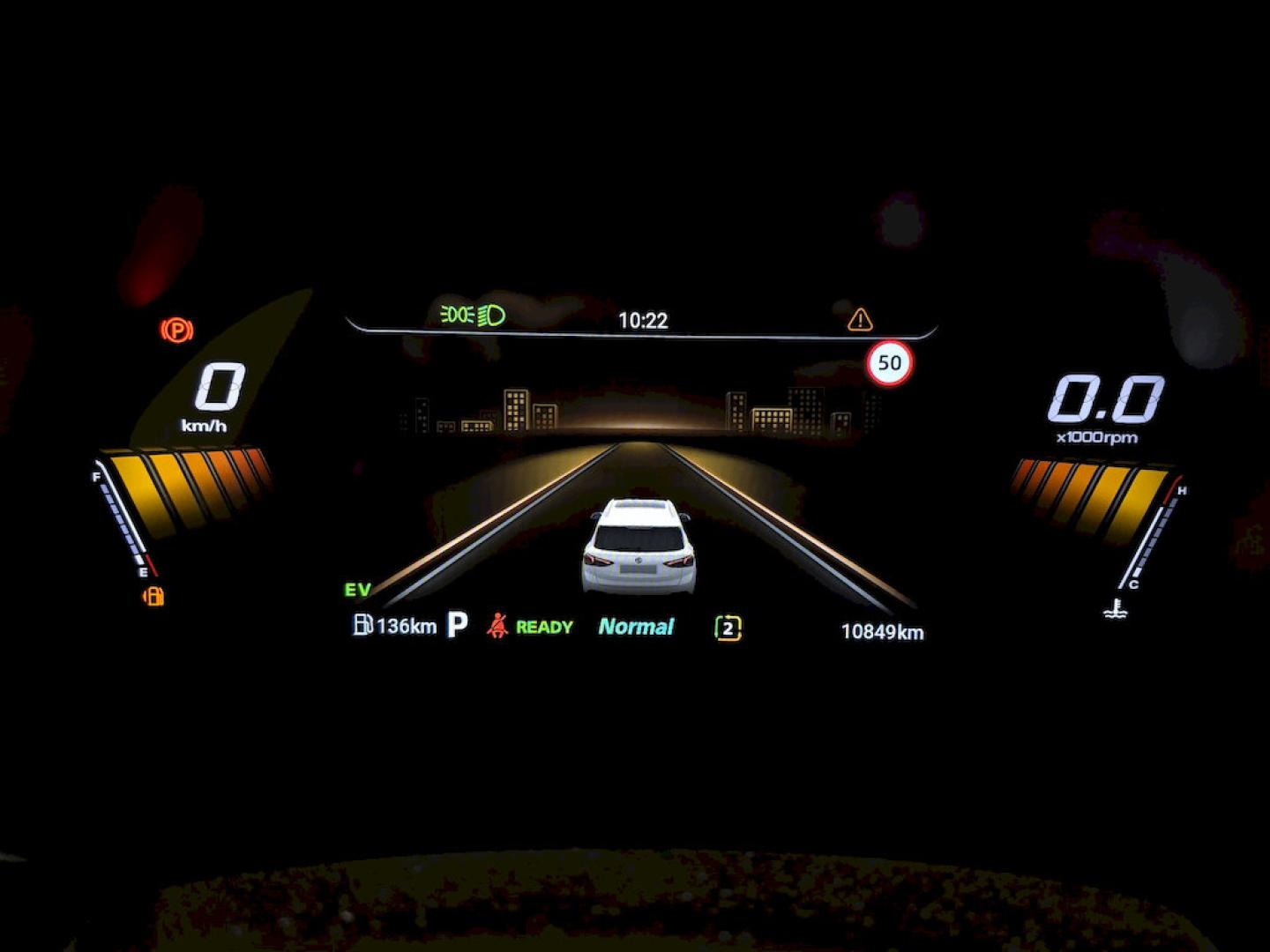Click the yellow regeneration level 2 icon
The image size is (1270, 952).
coord(728,628)
